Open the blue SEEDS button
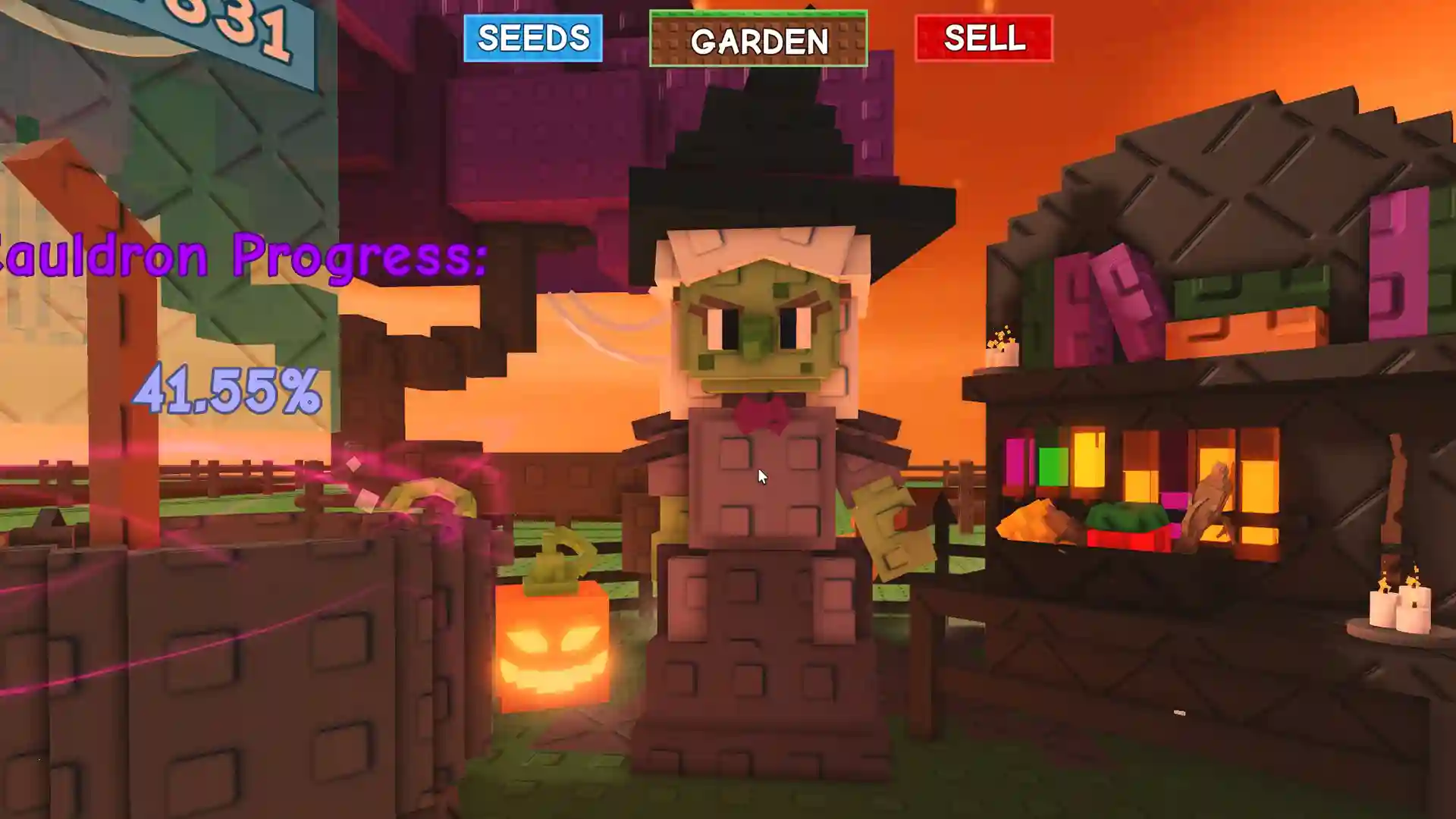1456x819 pixels. click(533, 38)
